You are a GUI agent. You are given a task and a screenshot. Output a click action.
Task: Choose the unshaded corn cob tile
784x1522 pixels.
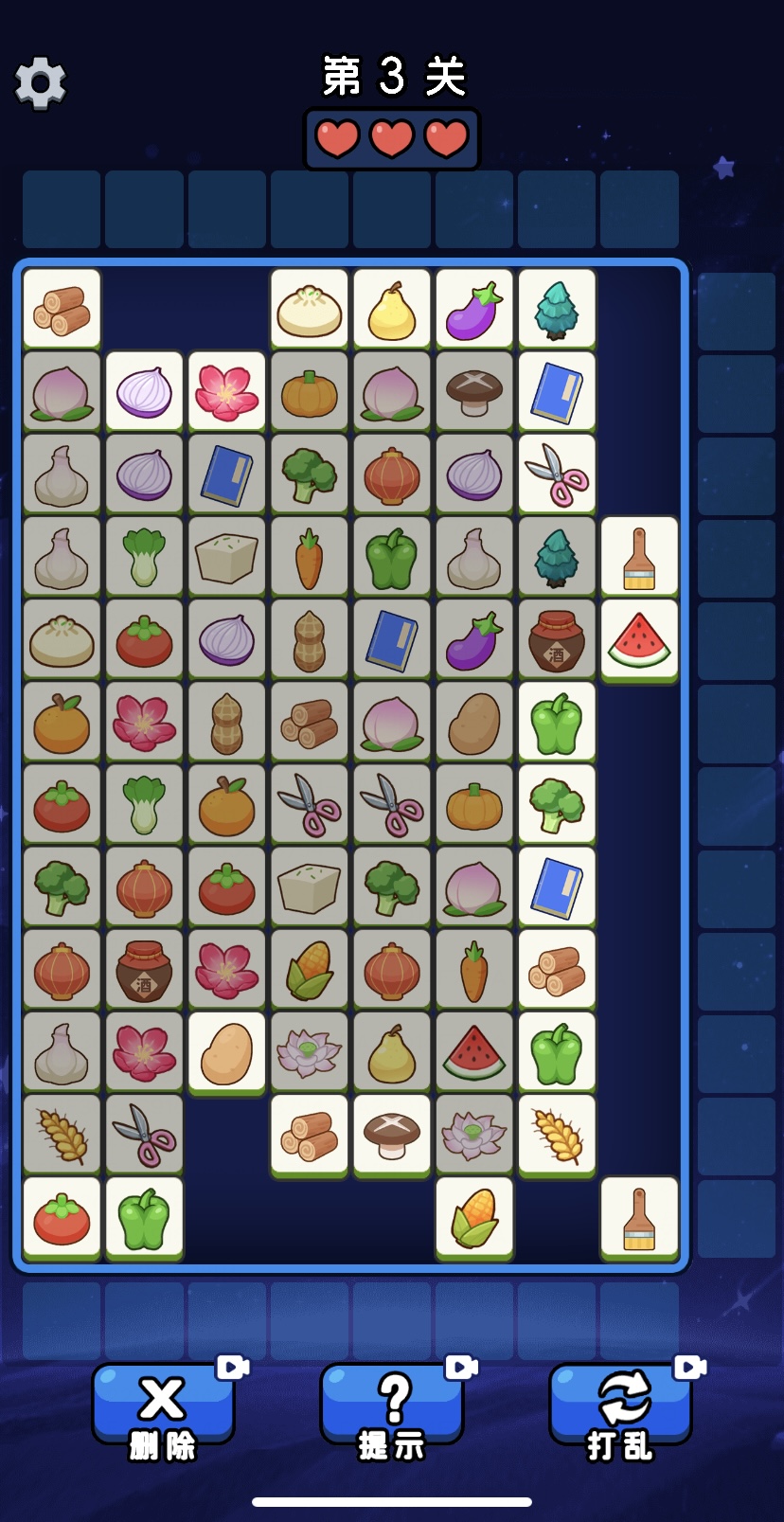[x=473, y=1217]
